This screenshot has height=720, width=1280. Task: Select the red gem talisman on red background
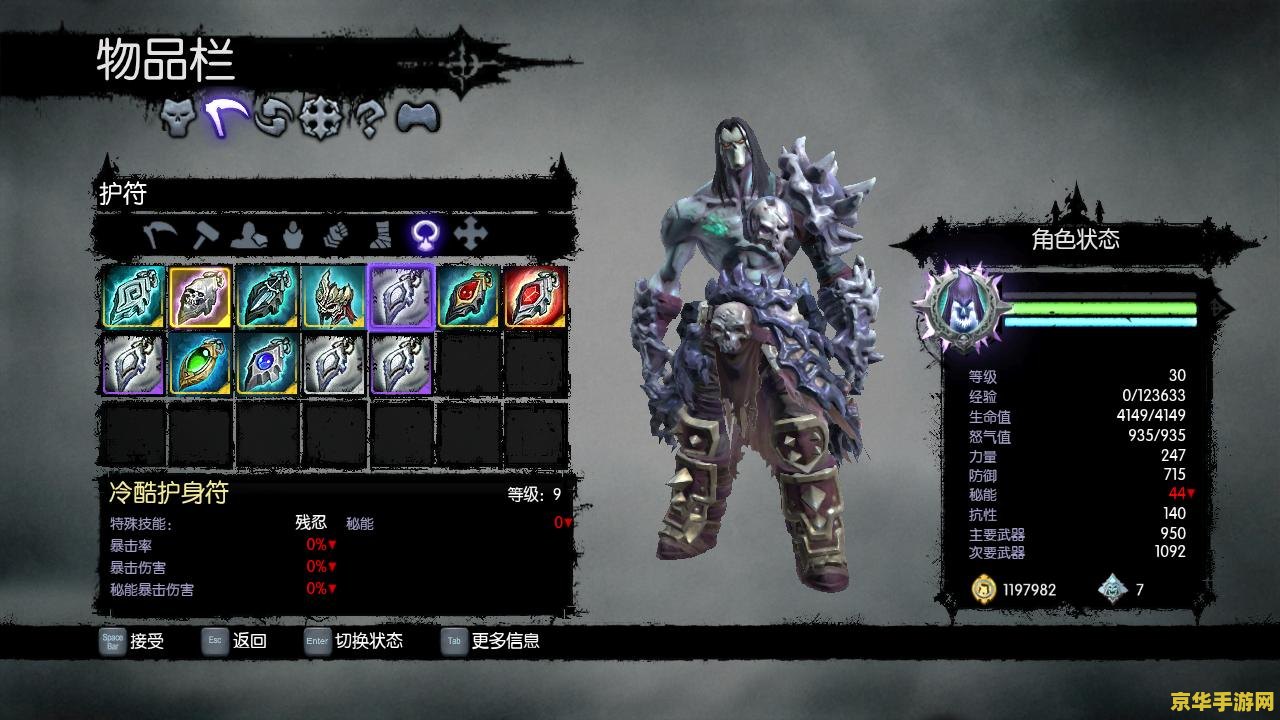click(x=535, y=297)
